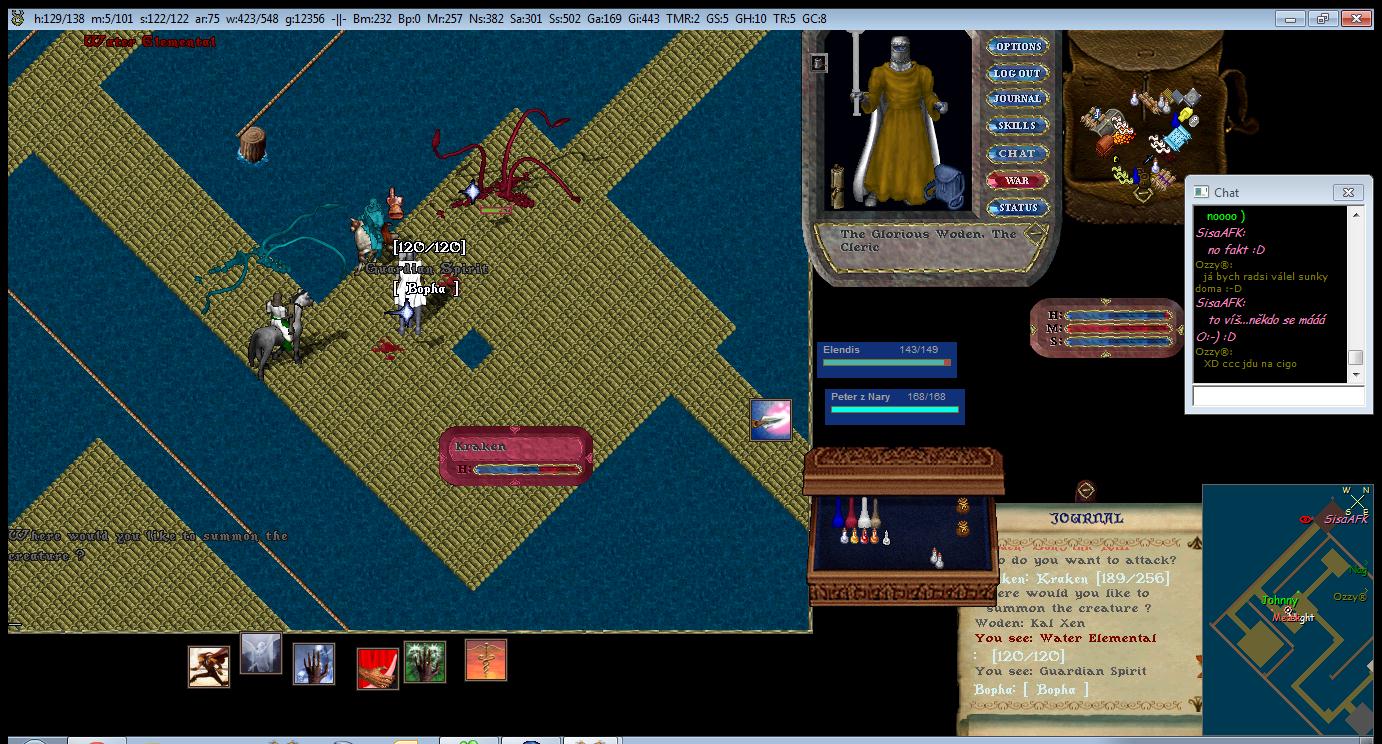Use the red curtain hand spell icon
The width and height of the screenshot is (1382, 744).
click(x=378, y=669)
